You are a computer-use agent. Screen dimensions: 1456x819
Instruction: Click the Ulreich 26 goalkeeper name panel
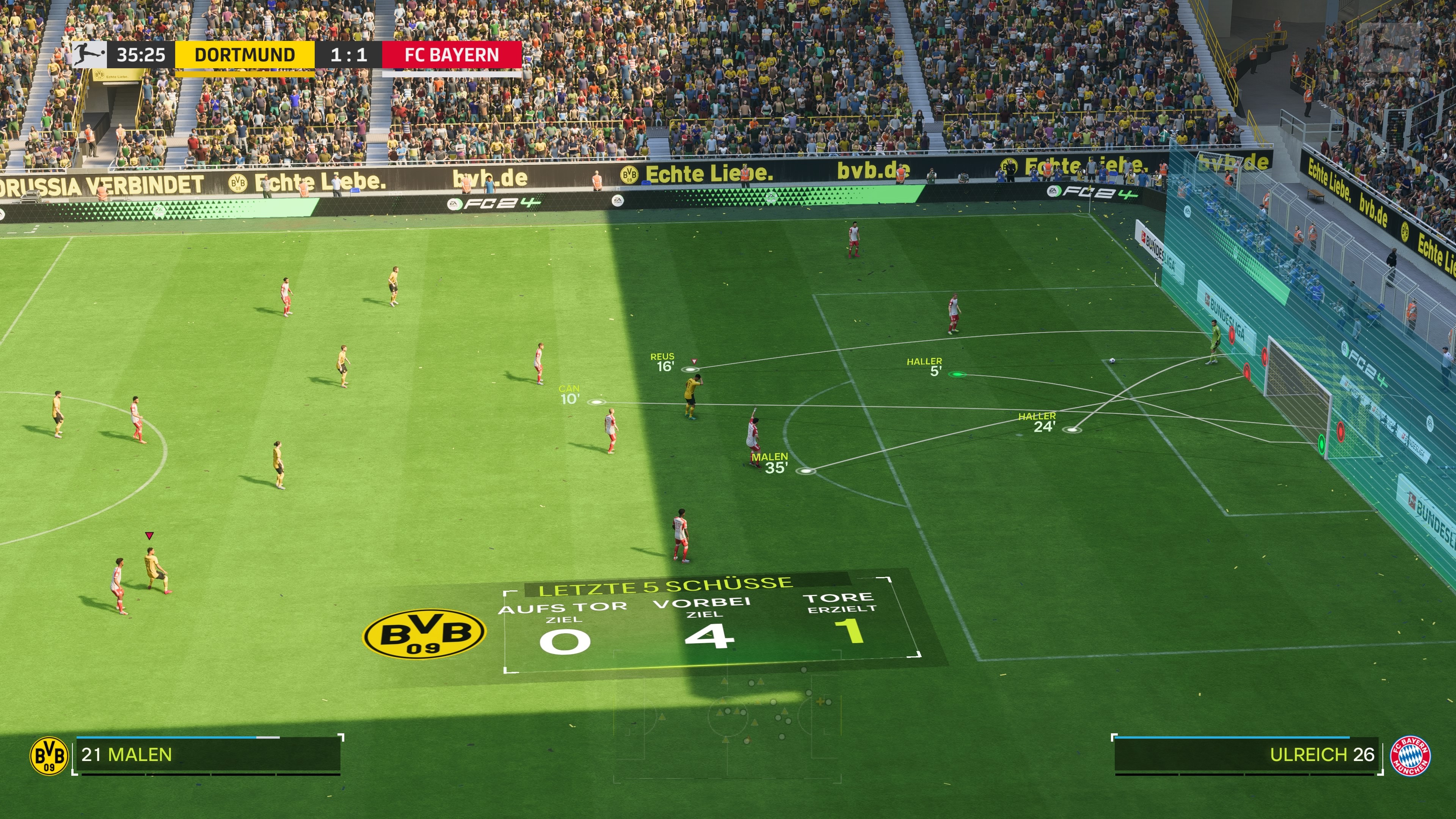pos(1247,755)
